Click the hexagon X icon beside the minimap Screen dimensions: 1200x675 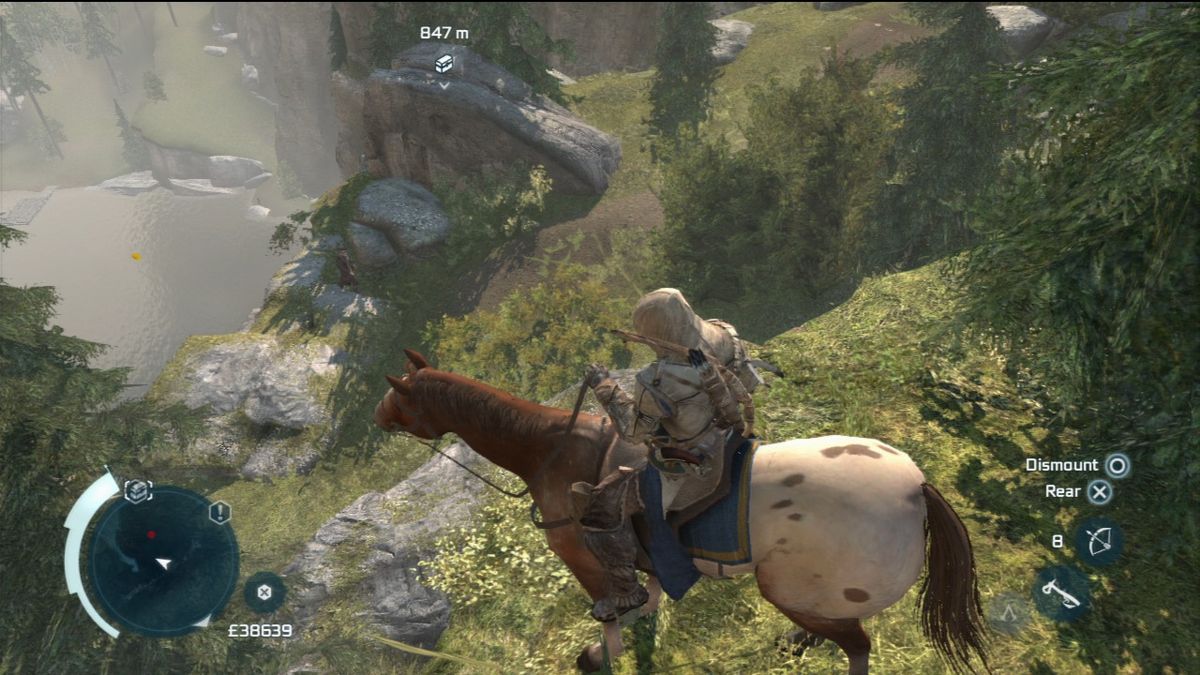pyautogui.click(x=264, y=592)
